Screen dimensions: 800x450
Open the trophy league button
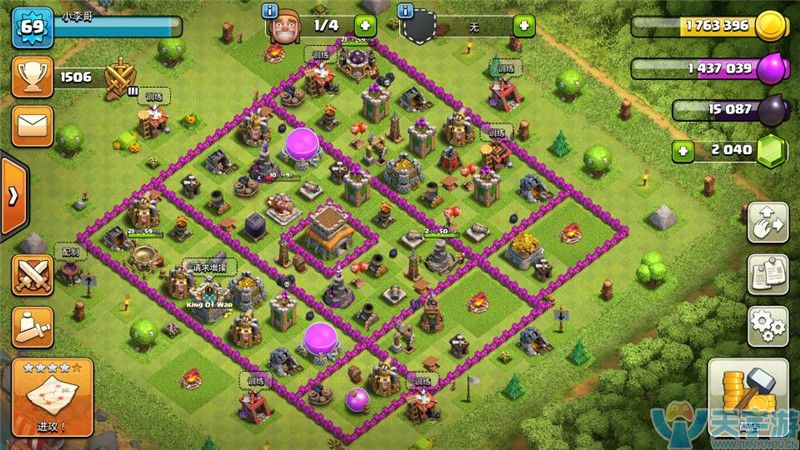point(31,78)
